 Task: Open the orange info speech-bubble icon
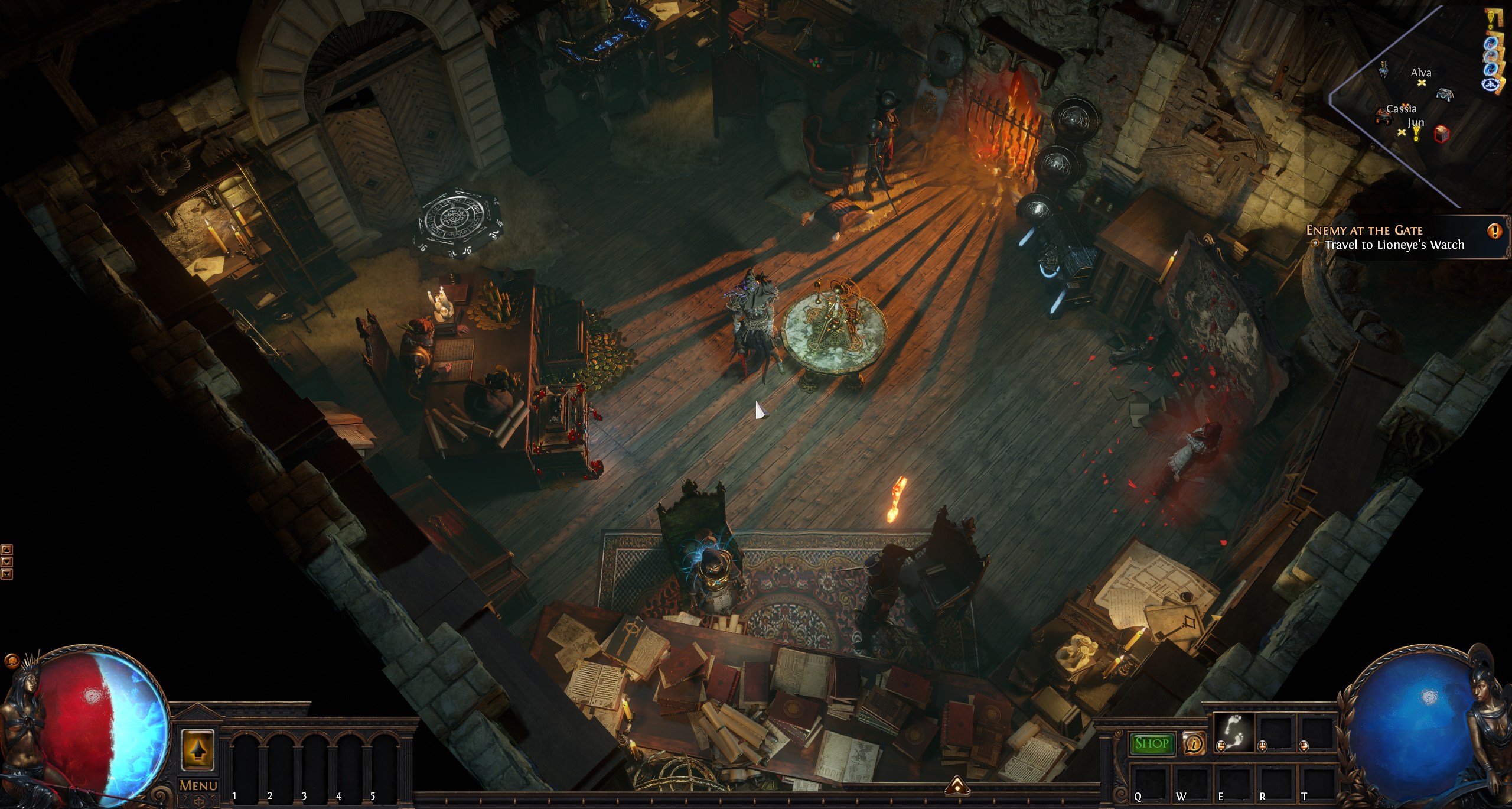coord(1194,744)
